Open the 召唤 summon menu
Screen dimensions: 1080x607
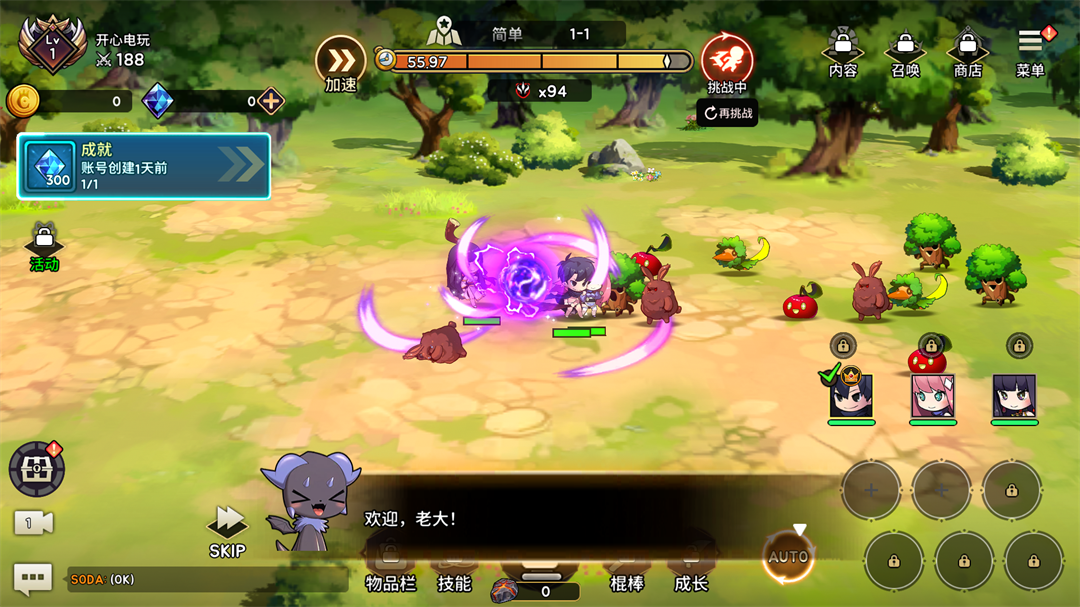pos(905,53)
